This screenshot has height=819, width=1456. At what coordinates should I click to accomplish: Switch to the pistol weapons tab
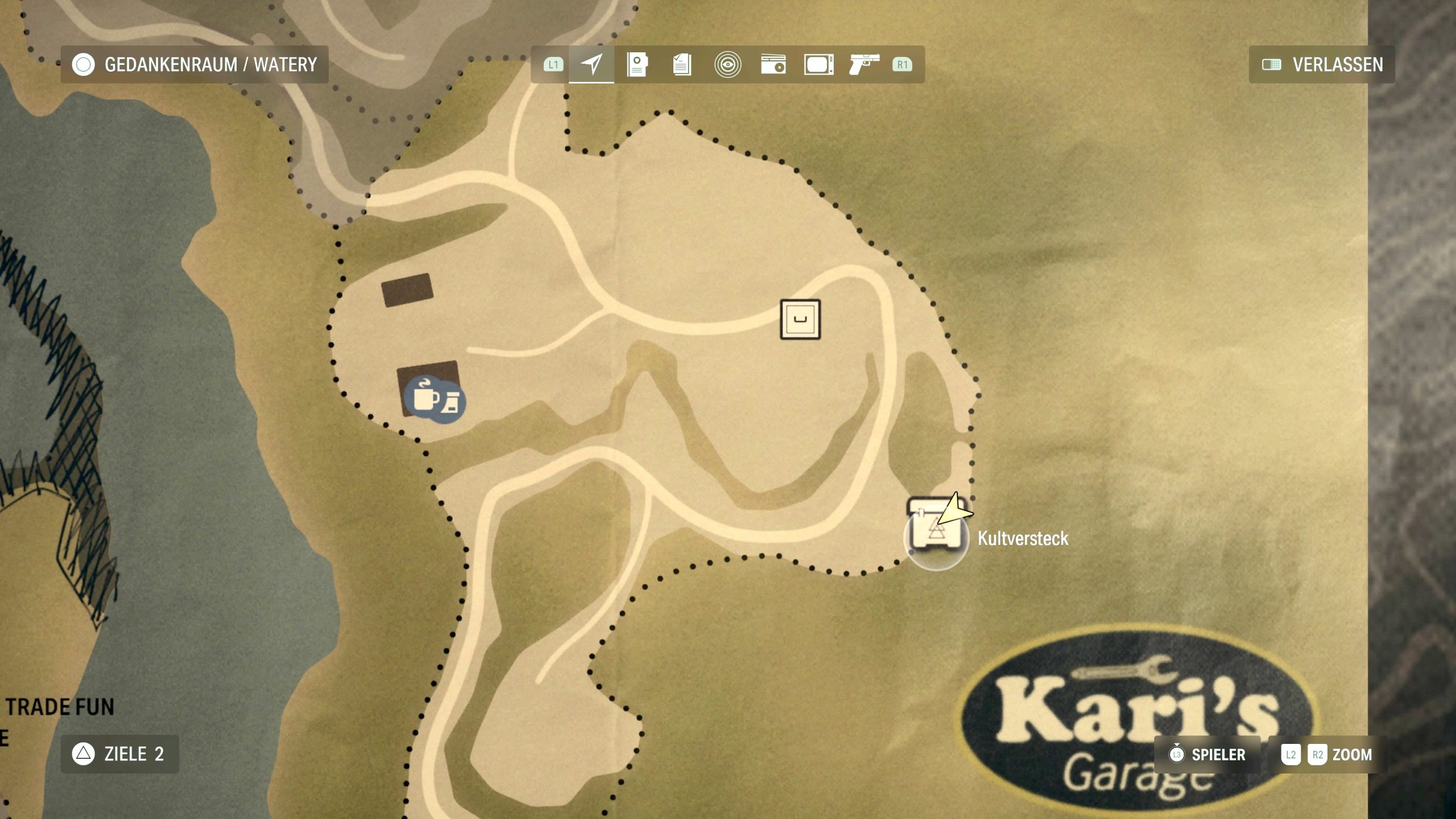pos(864,64)
